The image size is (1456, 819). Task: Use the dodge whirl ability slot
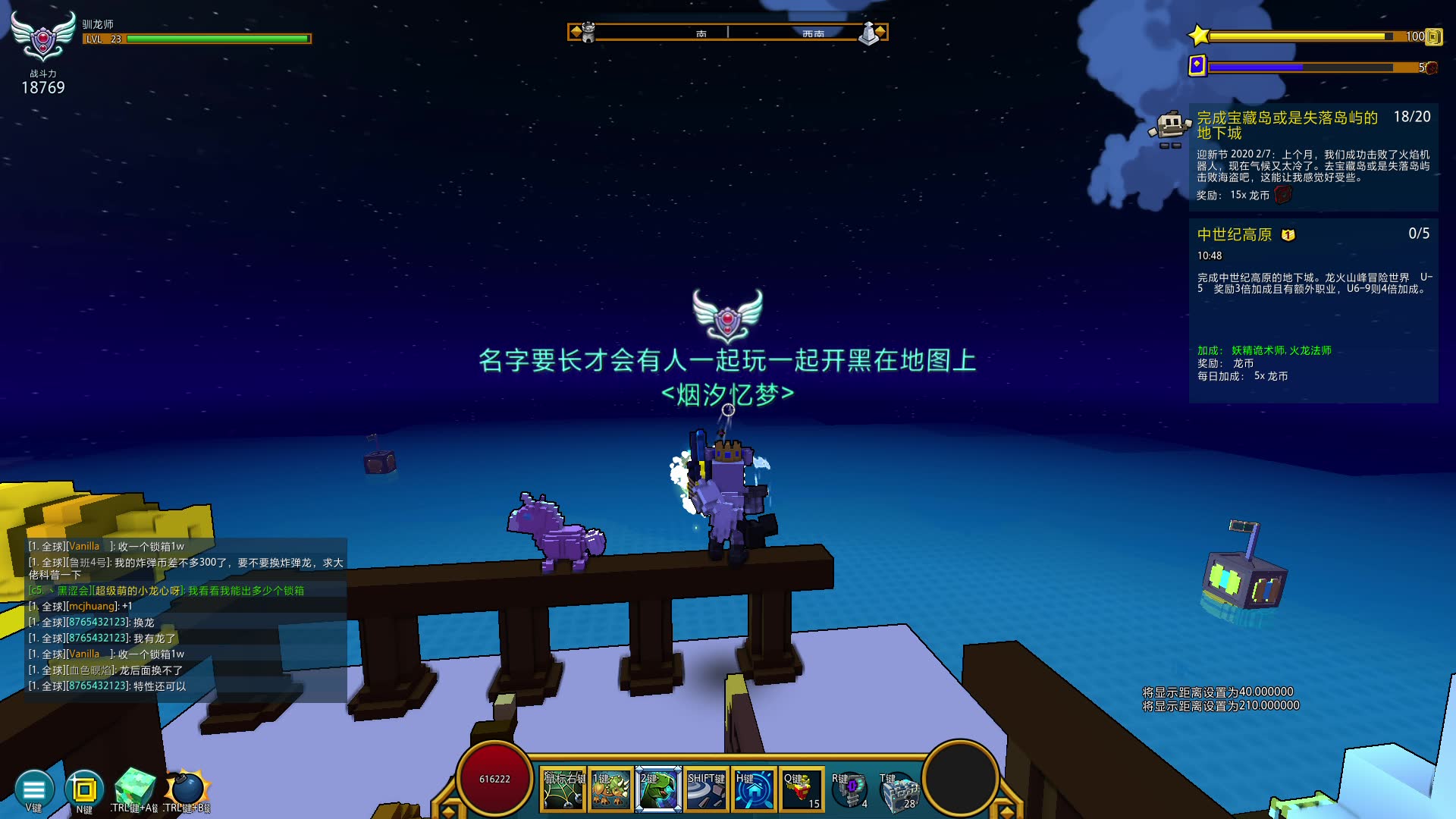tap(706, 789)
